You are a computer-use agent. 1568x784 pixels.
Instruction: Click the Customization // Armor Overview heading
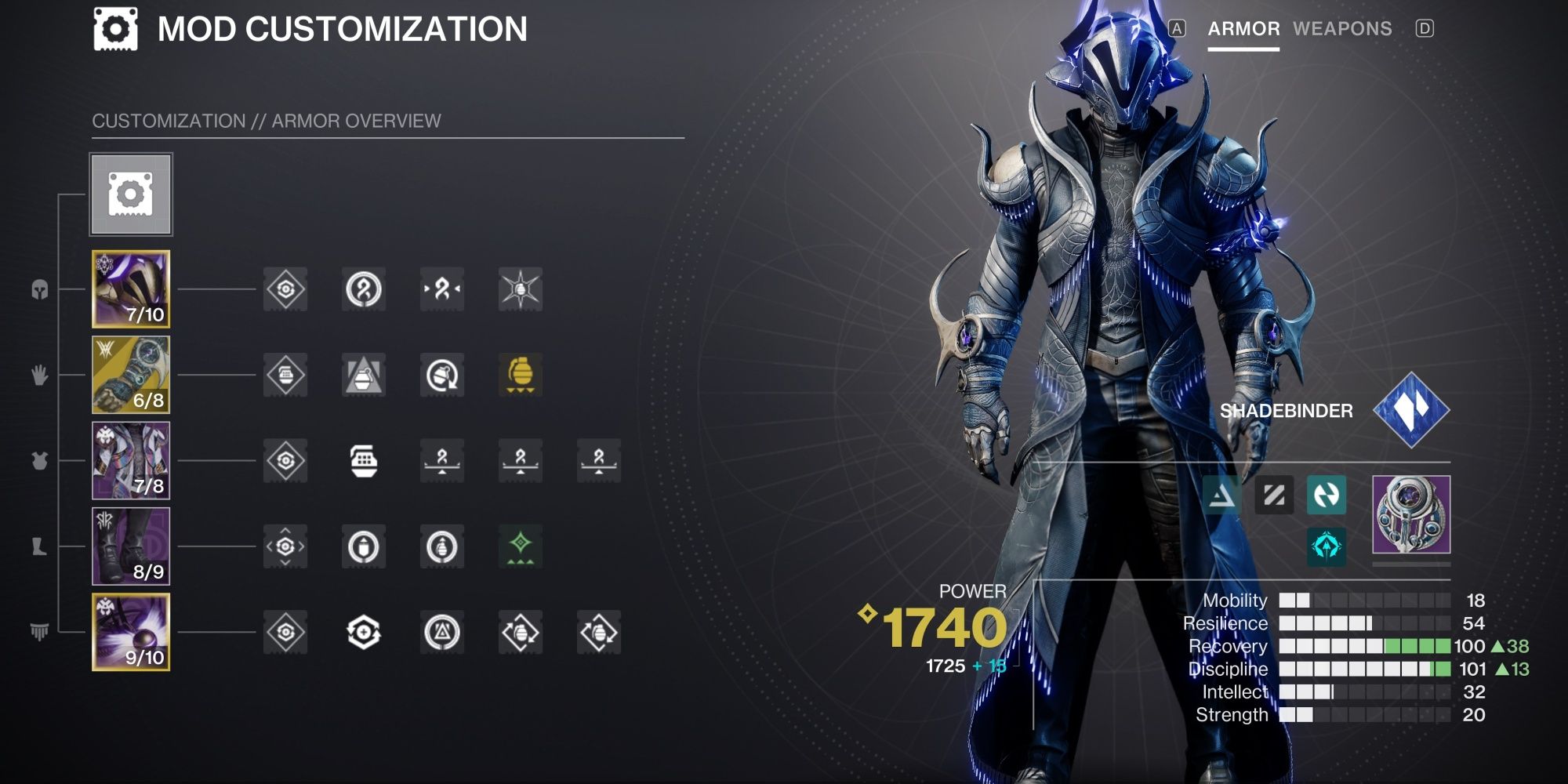(x=267, y=121)
